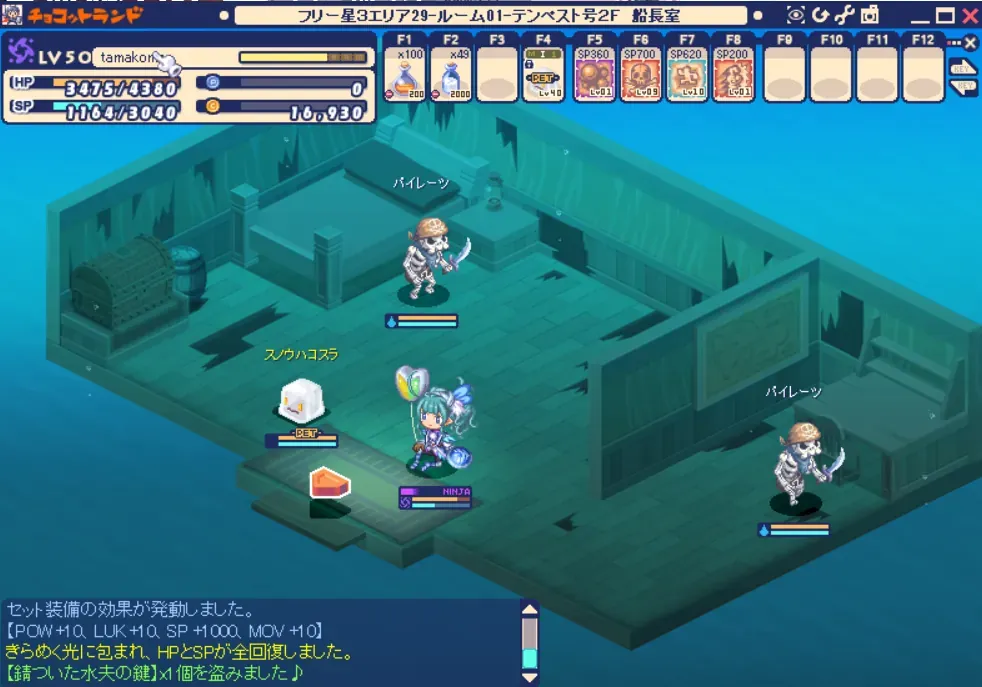Open the wrench settings icon
Viewport: 982px width, 687px height.
coord(845,15)
